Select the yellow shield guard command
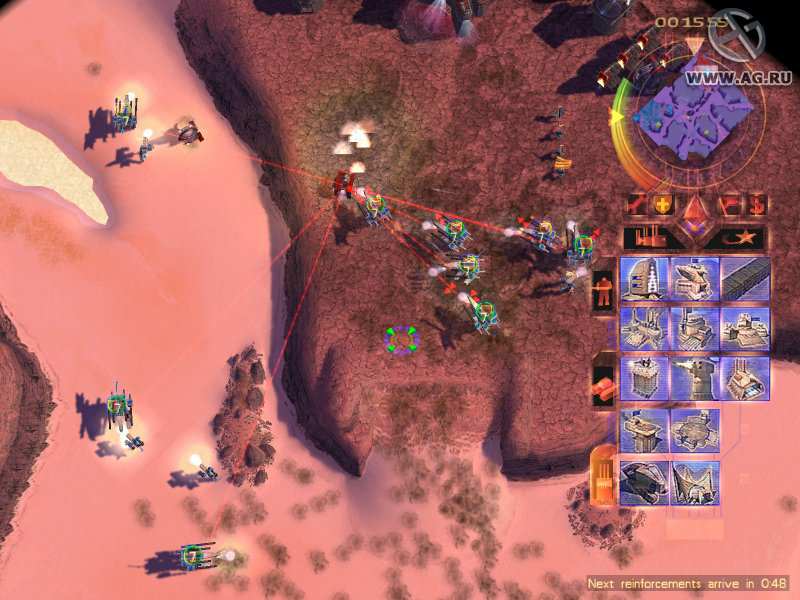 (662, 205)
